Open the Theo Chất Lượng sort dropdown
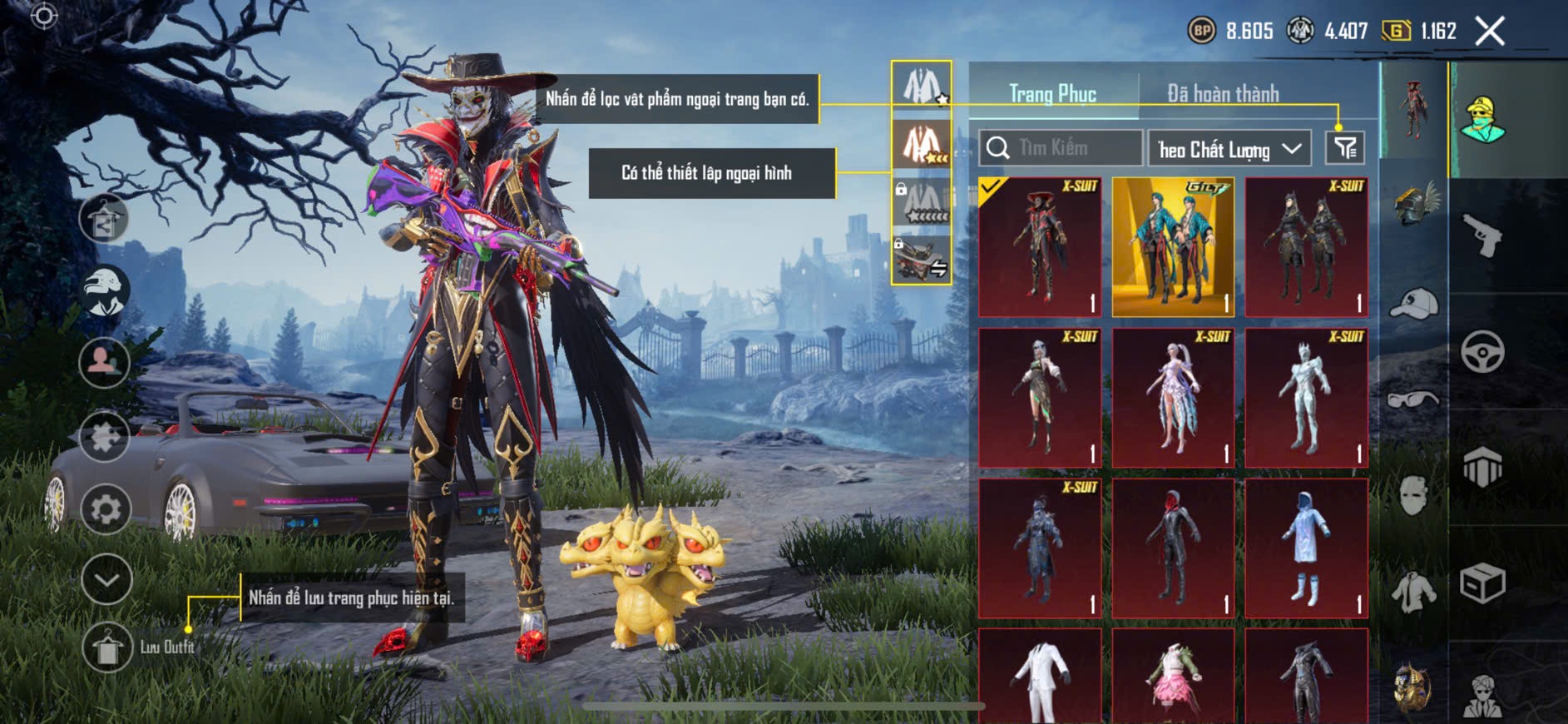 tap(1229, 149)
